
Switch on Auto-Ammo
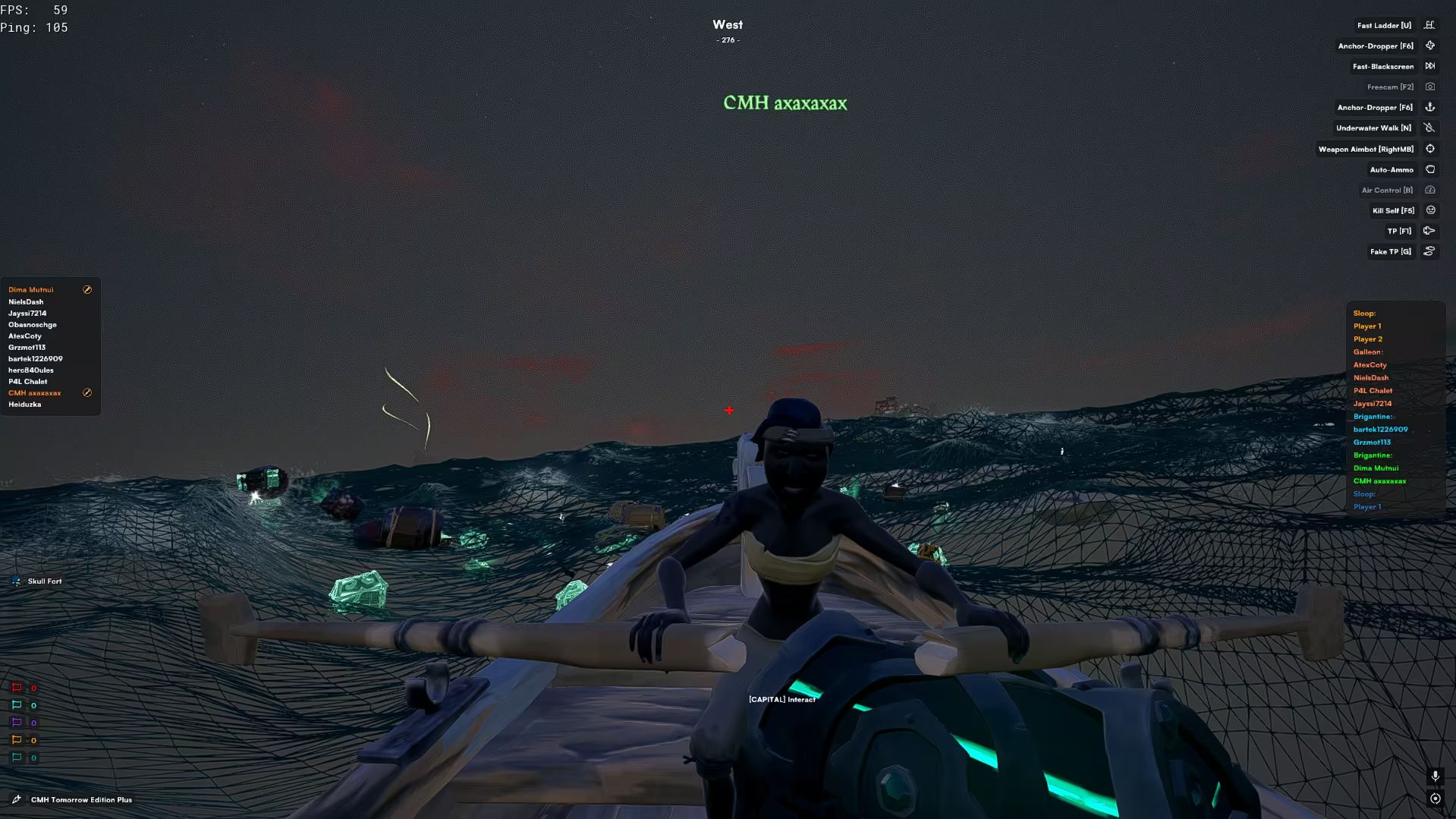pos(1391,170)
